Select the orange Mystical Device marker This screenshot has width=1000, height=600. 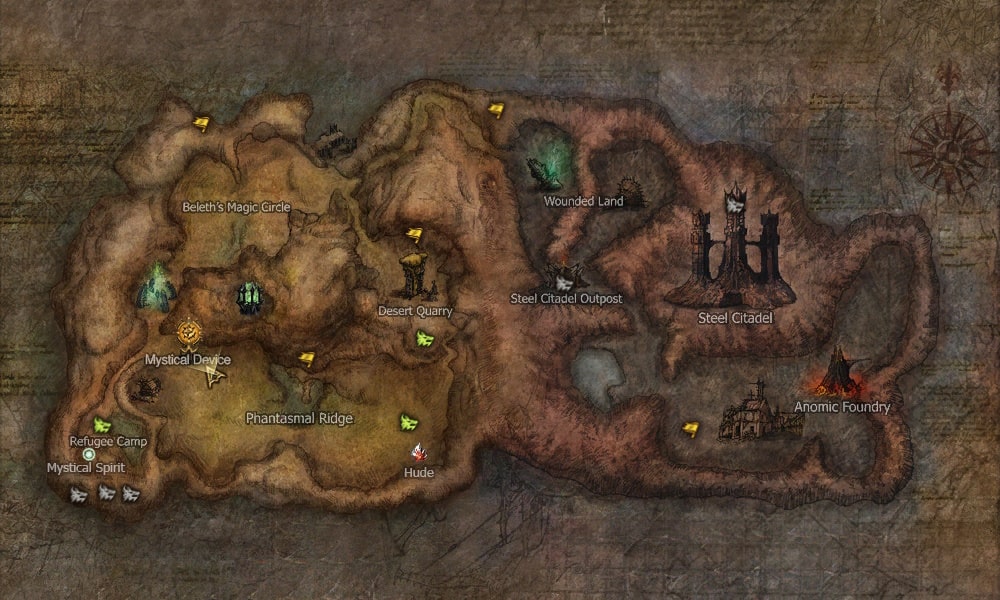point(188,331)
